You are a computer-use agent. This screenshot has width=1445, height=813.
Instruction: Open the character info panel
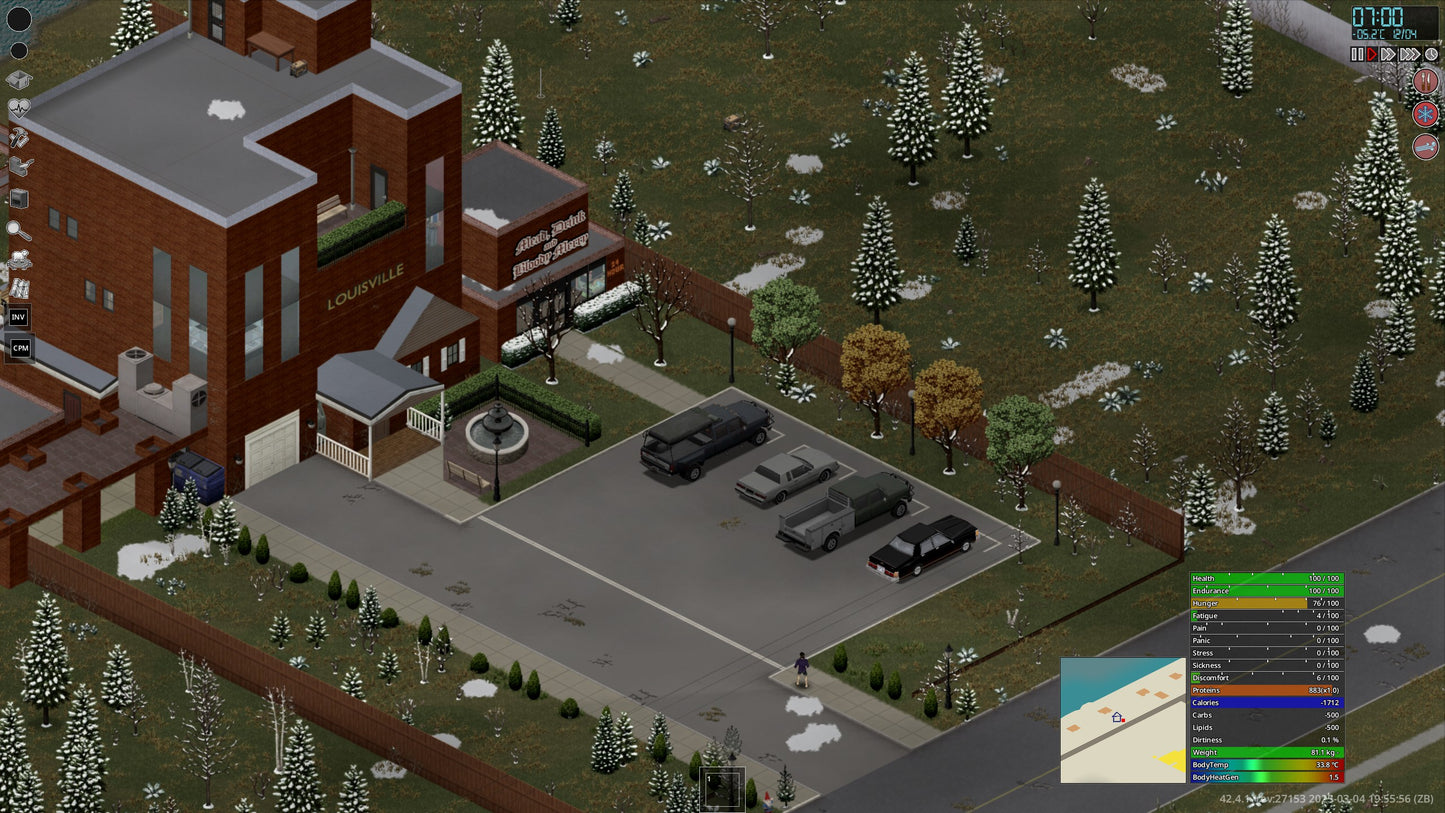pyautogui.click(x=18, y=20)
